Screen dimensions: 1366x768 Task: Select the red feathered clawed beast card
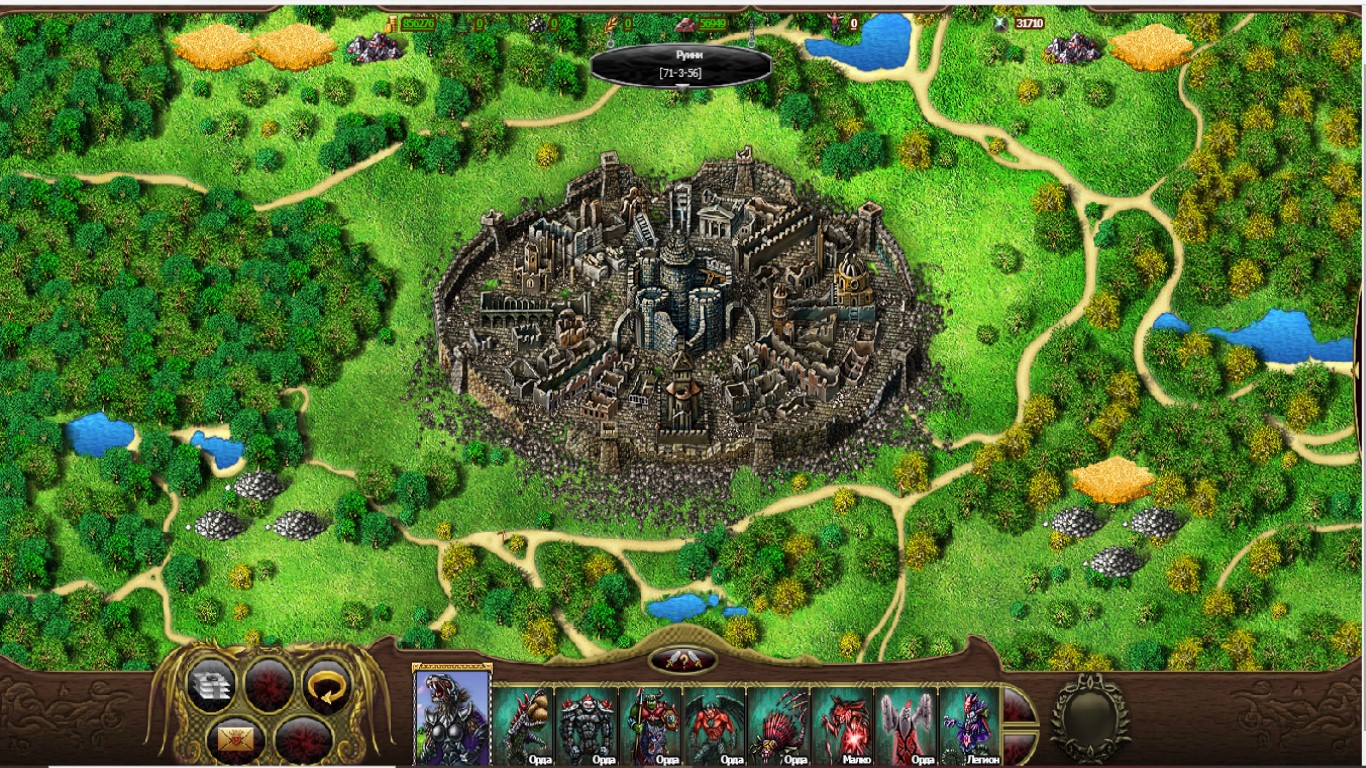coord(779,725)
